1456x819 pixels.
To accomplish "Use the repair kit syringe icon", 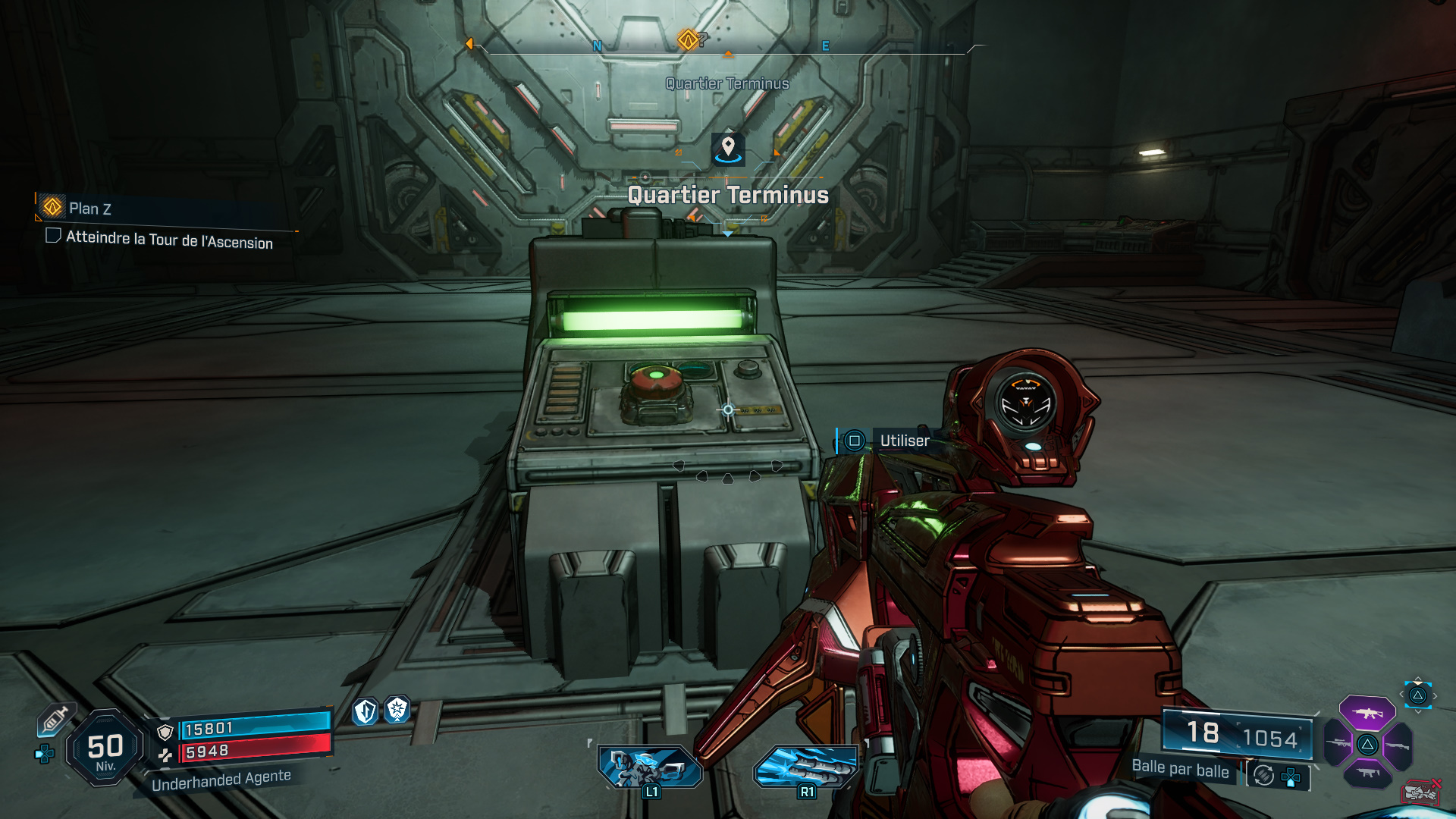I will (55, 719).
